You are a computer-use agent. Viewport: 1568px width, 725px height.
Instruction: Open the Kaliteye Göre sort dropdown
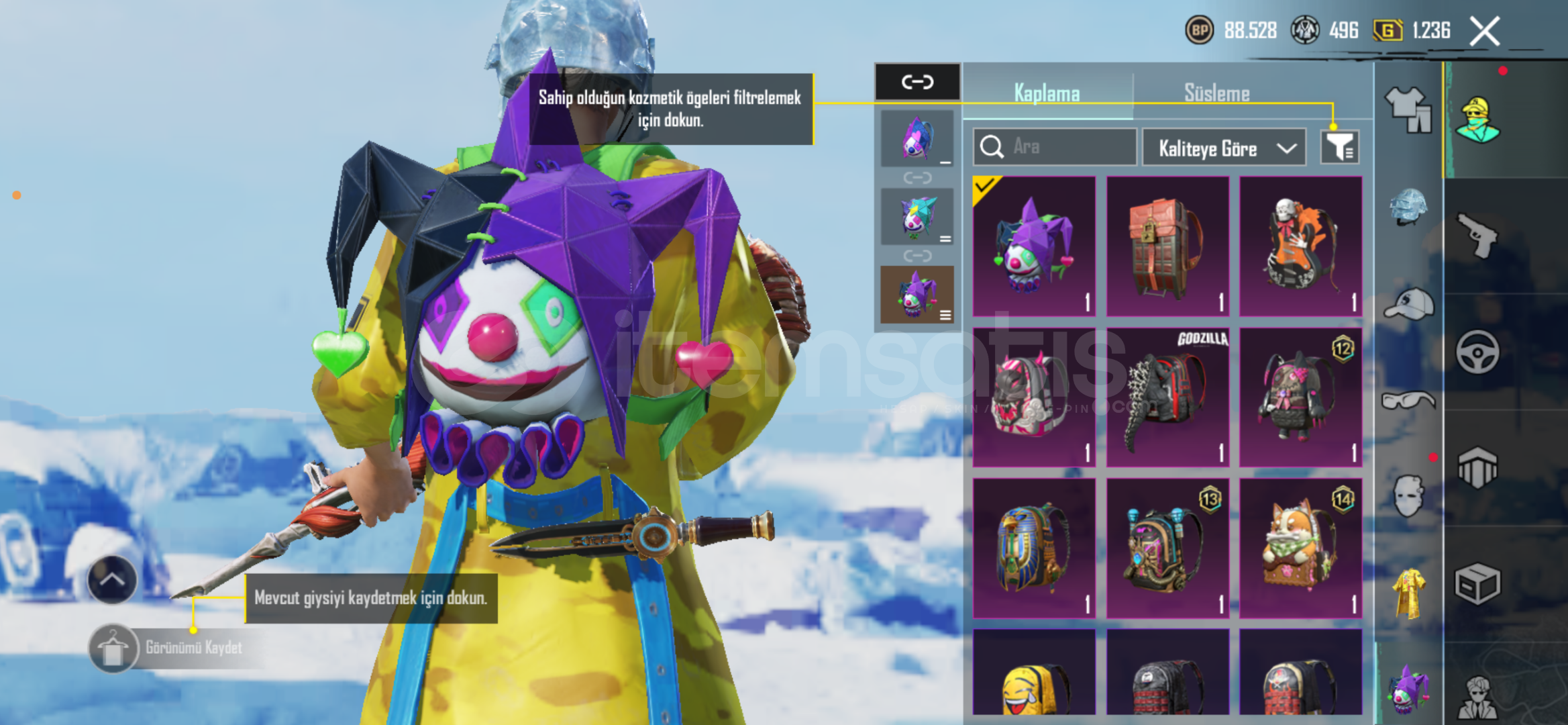1224,148
